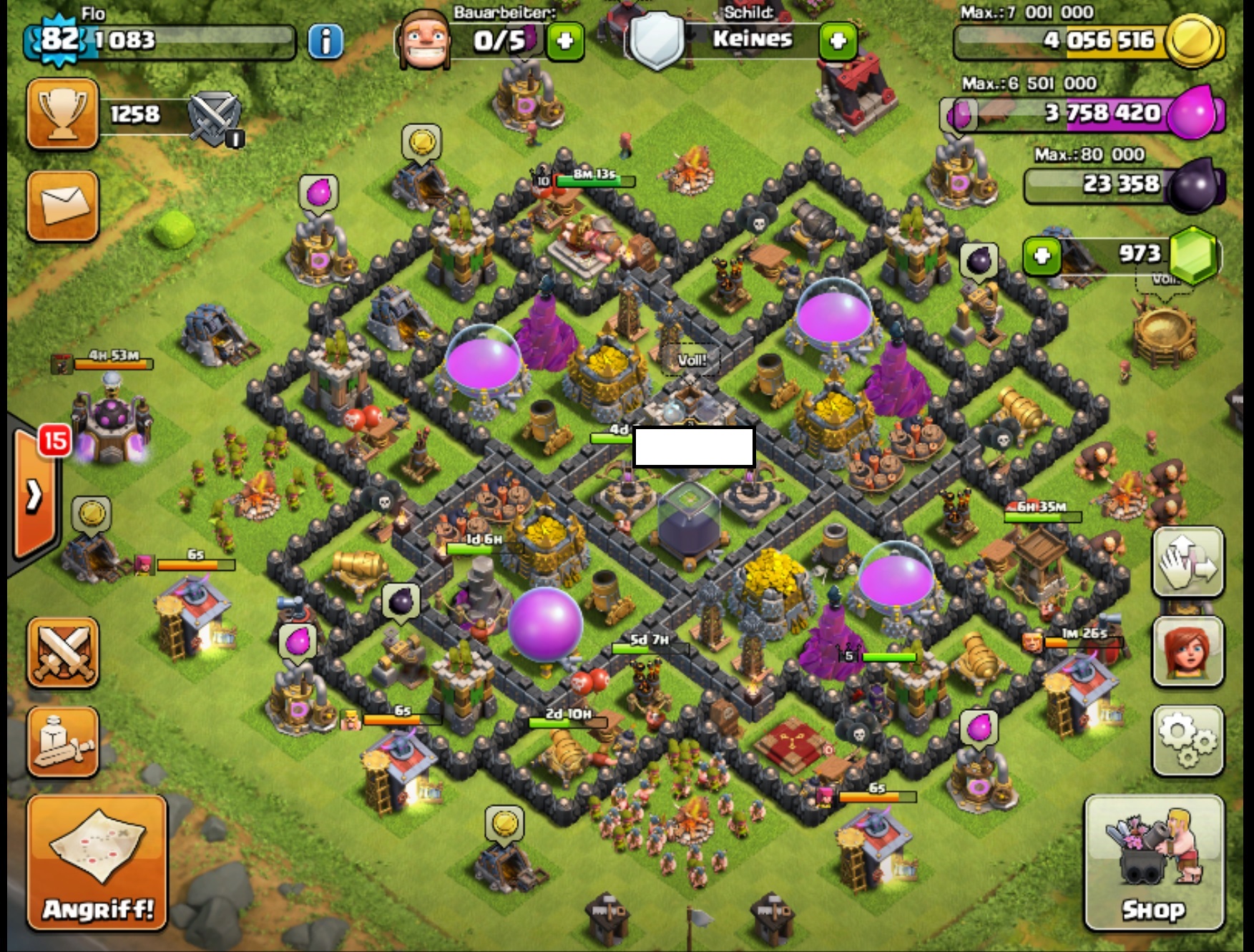Open the settings gears button
This screenshot has height=952, width=1254.
point(1187,740)
